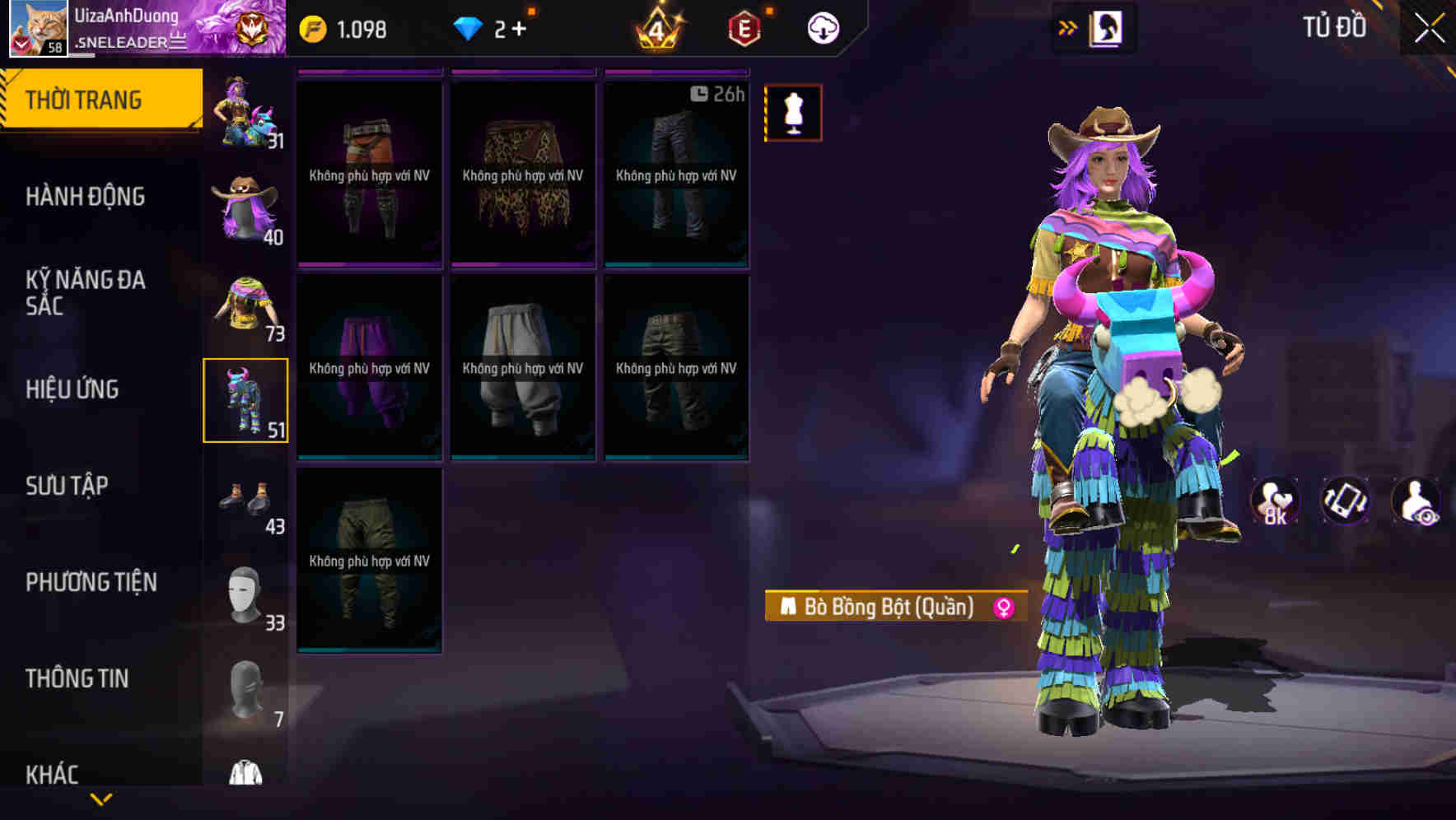The image size is (1456, 820).
Task: Switch to the HÀNH ĐỘNG tab
Action: coord(86,197)
